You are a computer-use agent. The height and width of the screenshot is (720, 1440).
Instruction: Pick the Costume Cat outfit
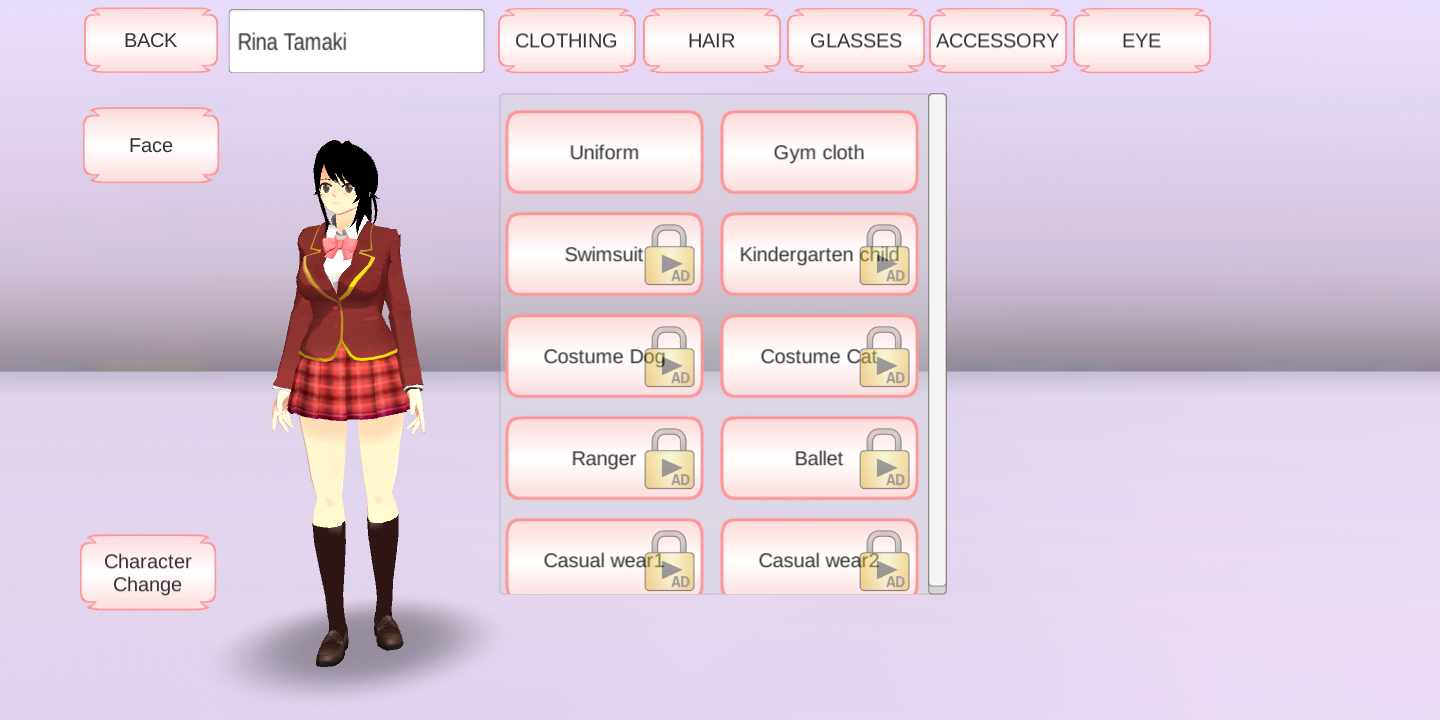click(819, 357)
